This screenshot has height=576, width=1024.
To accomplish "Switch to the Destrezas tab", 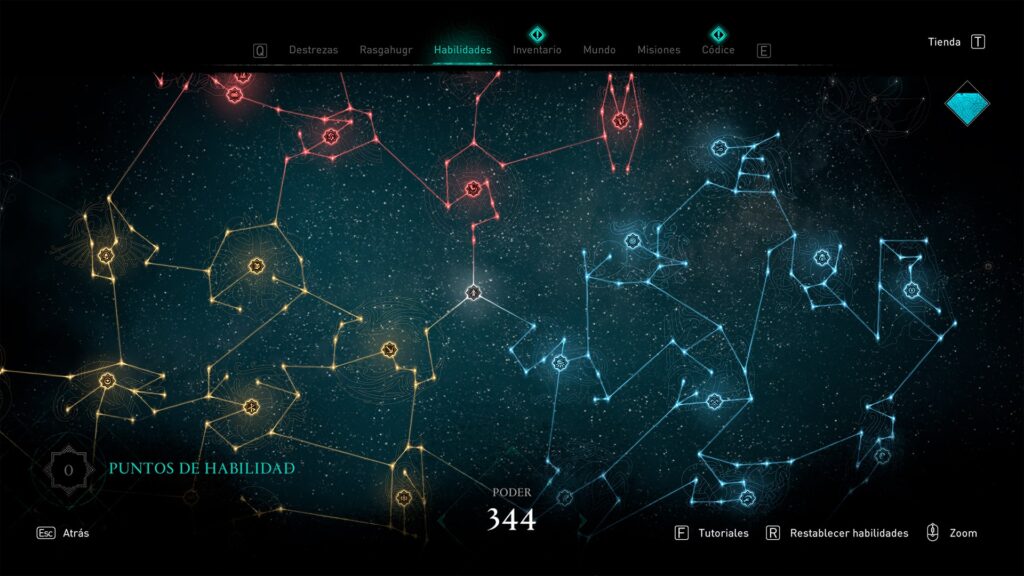I will pyautogui.click(x=313, y=50).
